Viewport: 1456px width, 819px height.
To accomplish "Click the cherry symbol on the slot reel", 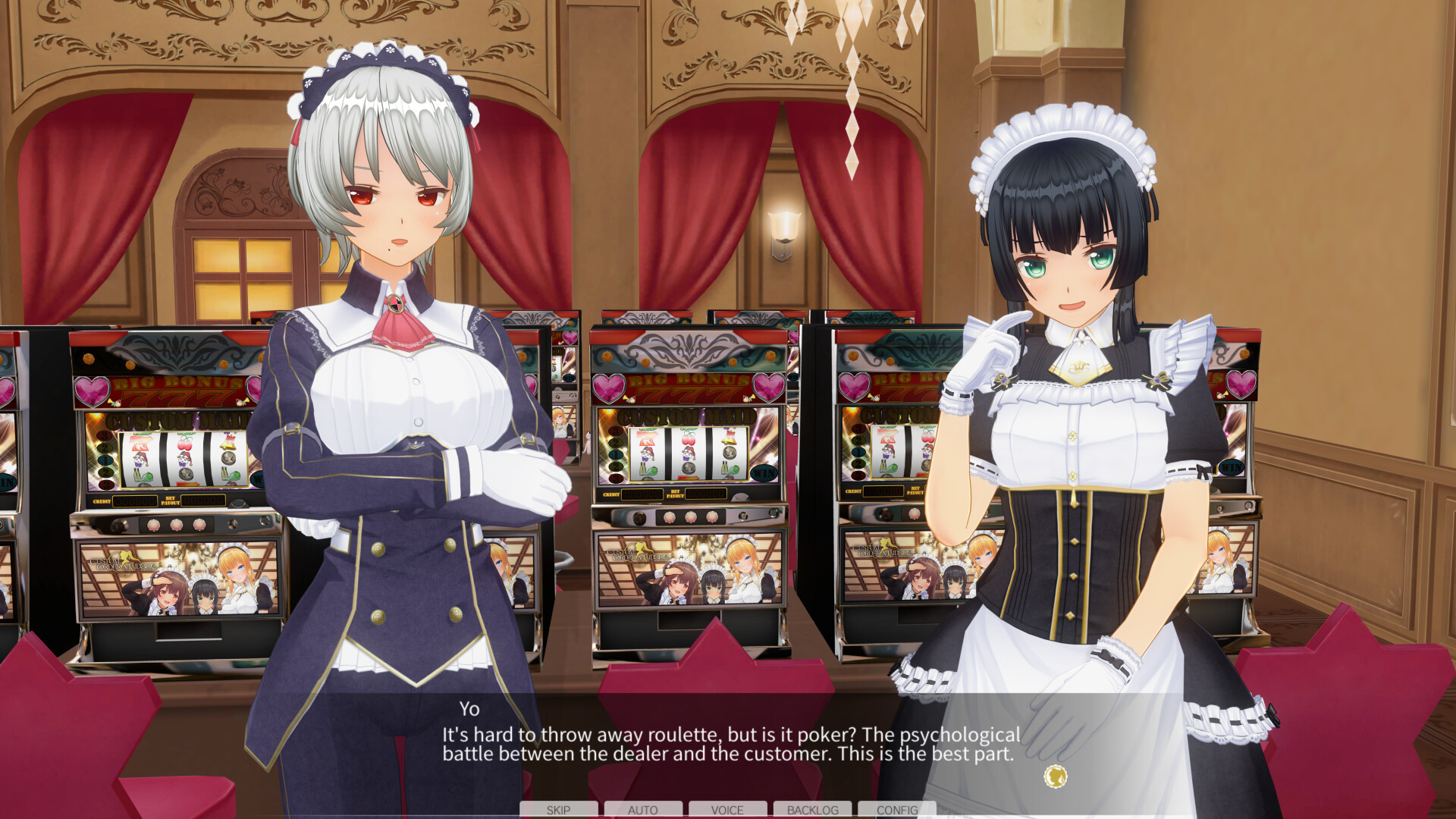I will (689, 438).
